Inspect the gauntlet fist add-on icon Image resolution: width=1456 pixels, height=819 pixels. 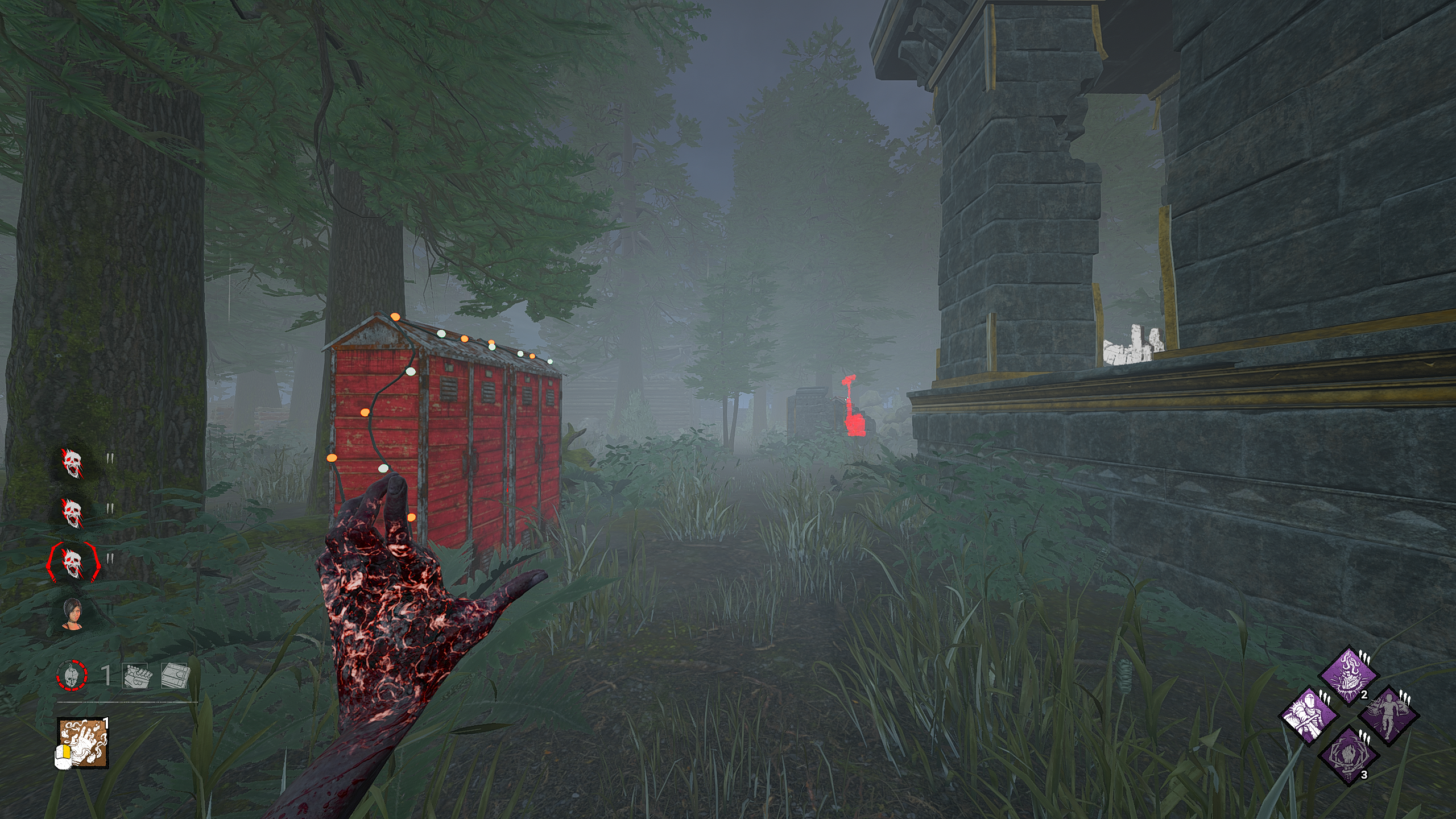(x=135, y=676)
